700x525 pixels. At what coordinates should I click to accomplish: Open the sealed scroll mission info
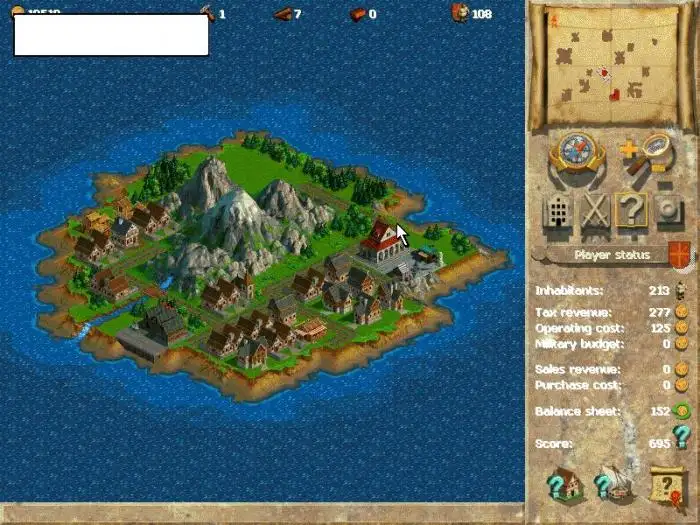point(665,485)
